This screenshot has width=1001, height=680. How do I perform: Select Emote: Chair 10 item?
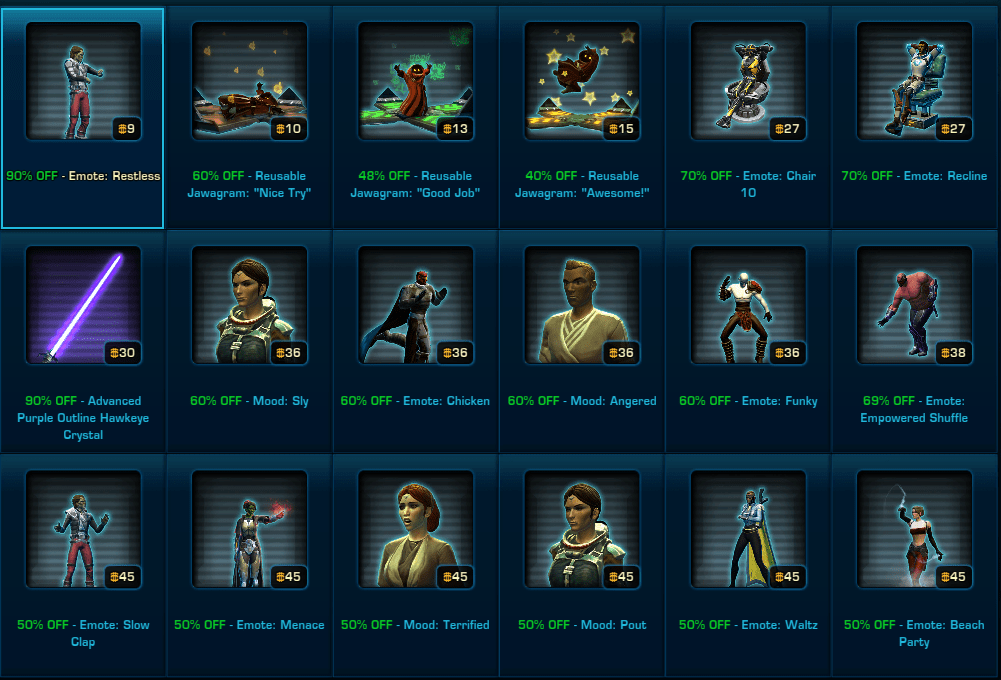click(748, 81)
